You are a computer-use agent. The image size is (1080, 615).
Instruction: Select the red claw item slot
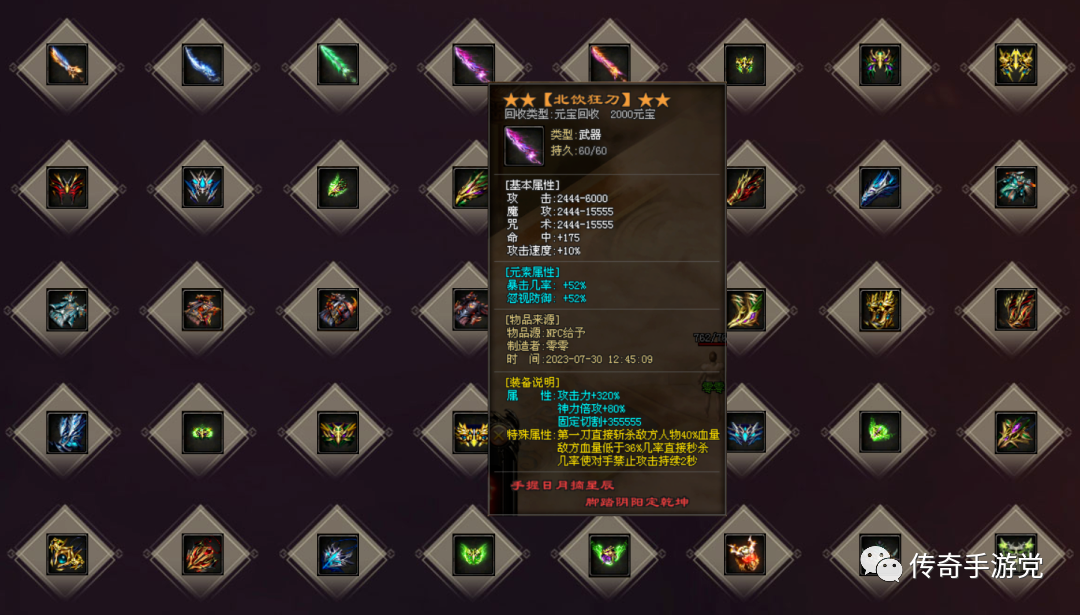203,554
